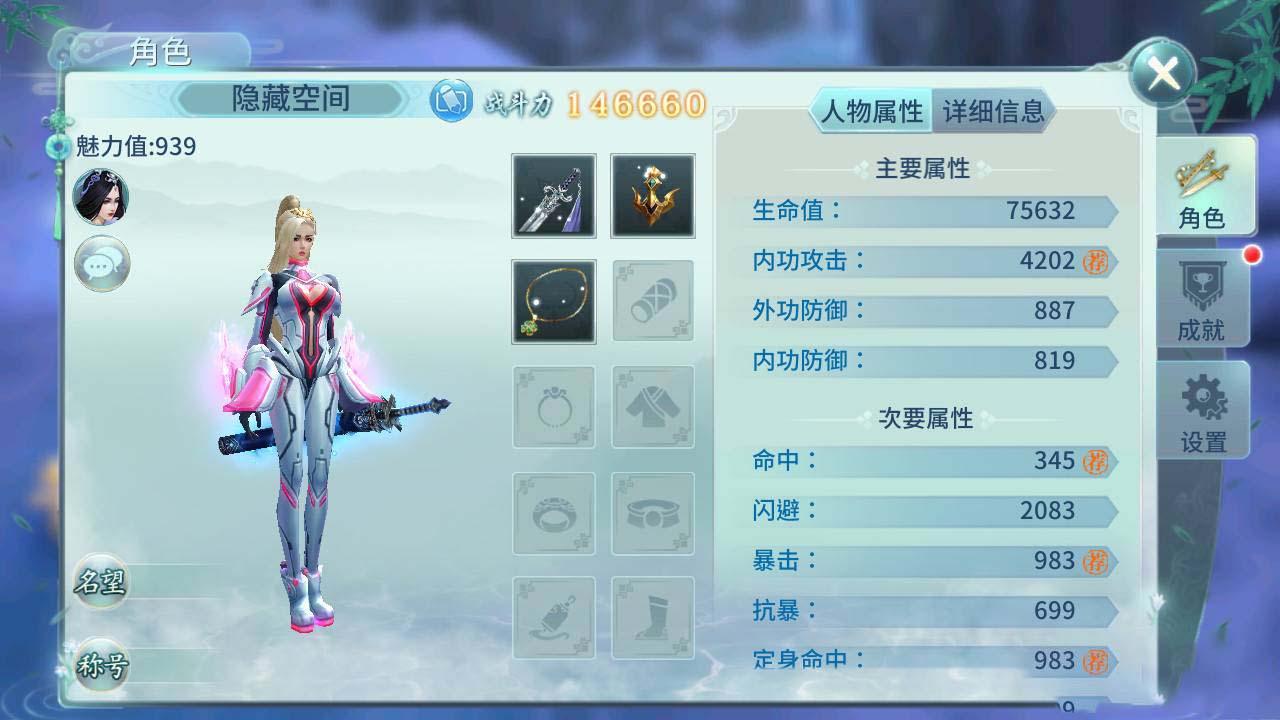Click the 荐 badge beside 命中
1280x720 pixels.
1097,461
